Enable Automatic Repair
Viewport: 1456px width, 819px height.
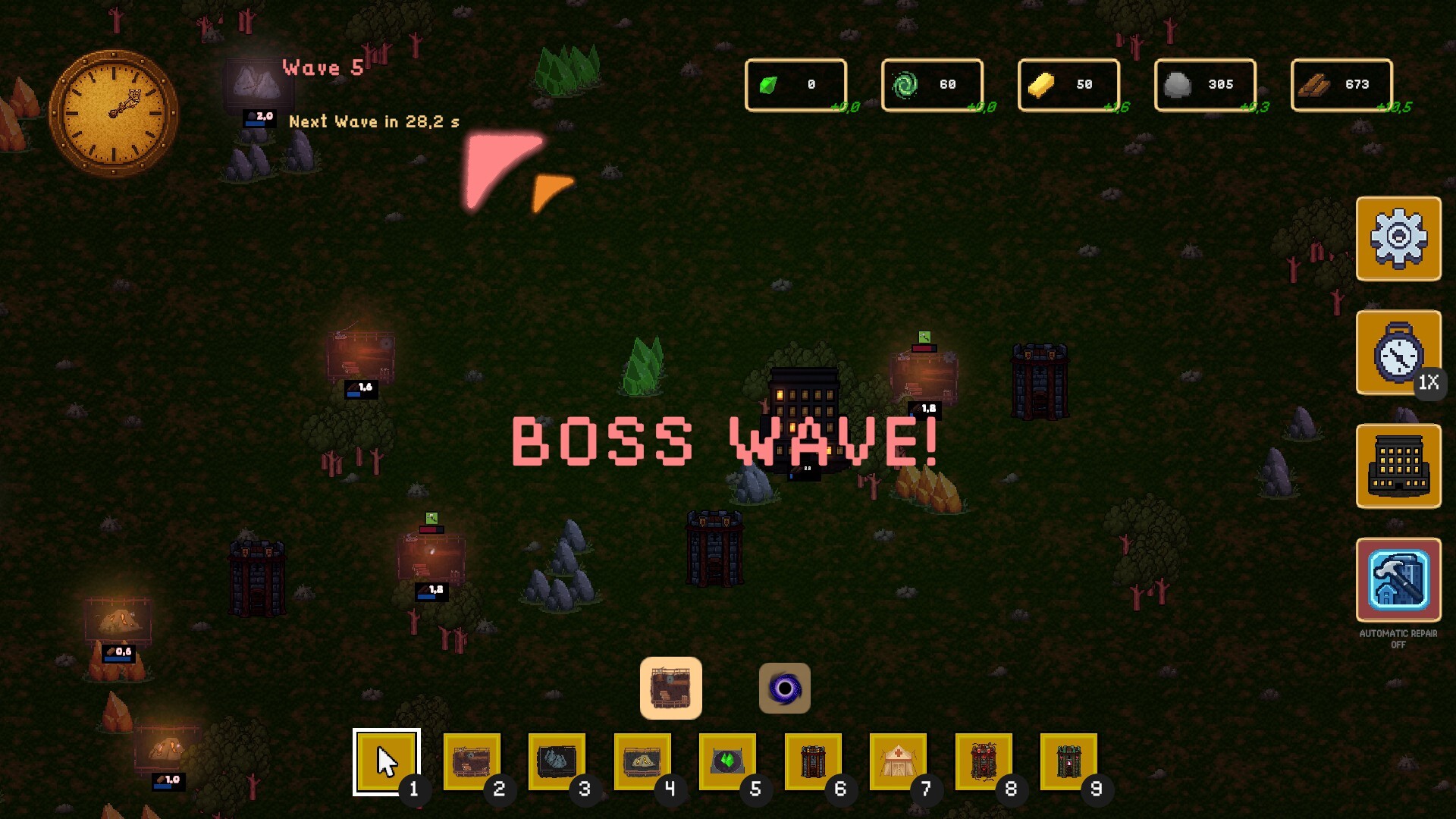pos(1398,580)
